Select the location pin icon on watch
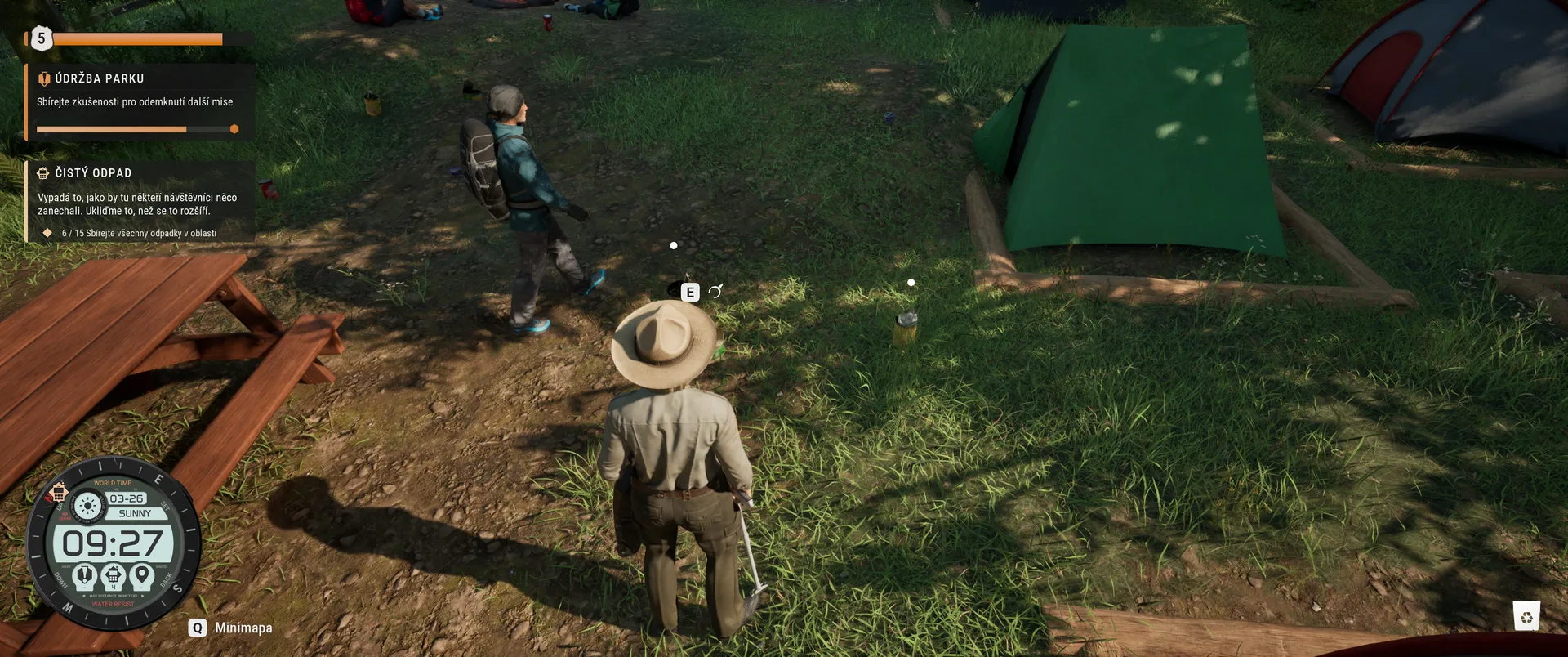The image size is (1568, 657). [x=142, y=575]
